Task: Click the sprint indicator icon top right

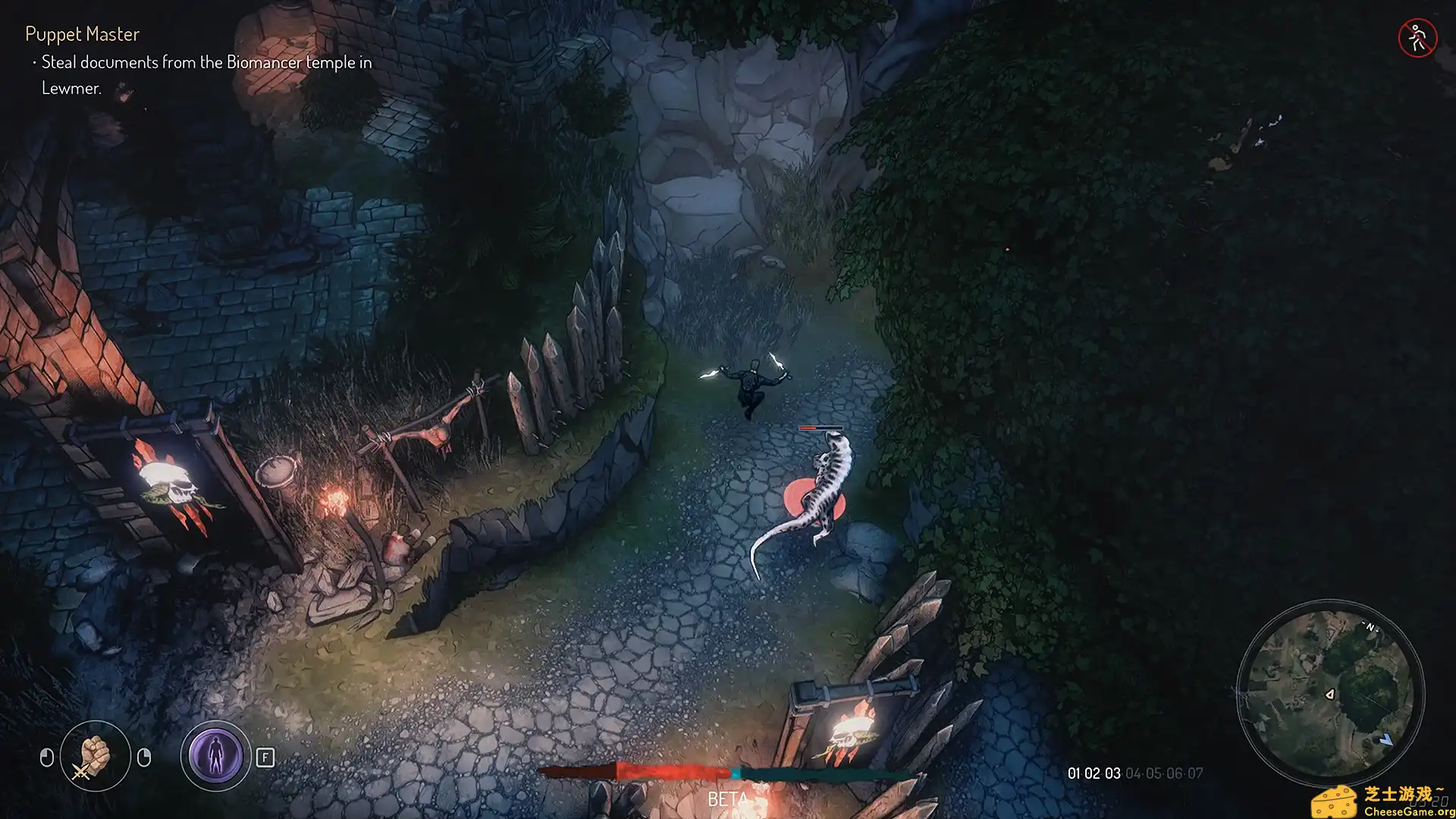Action: pos(1417,36)
